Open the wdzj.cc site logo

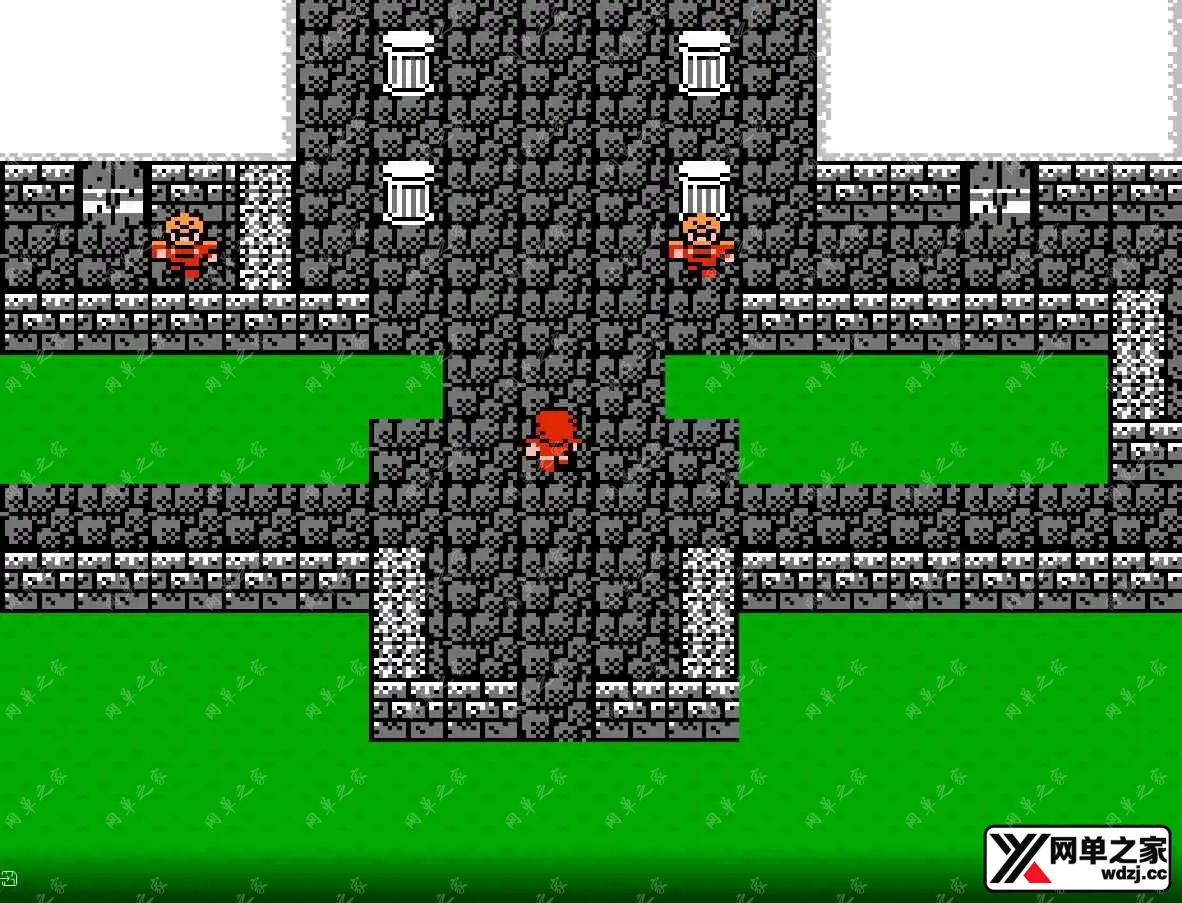[1077, 858]
